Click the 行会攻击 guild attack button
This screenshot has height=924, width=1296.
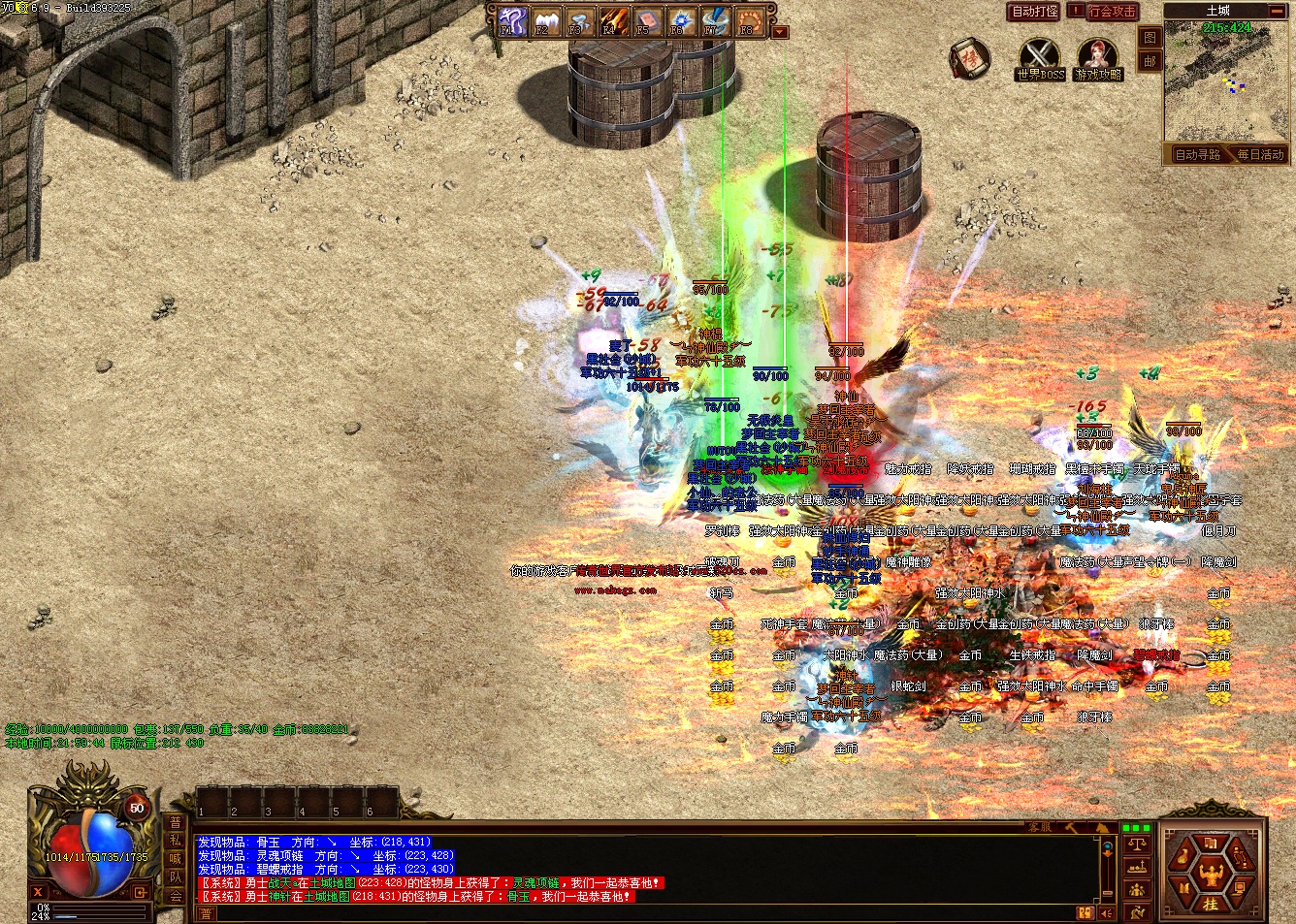tap(1111, 12)
